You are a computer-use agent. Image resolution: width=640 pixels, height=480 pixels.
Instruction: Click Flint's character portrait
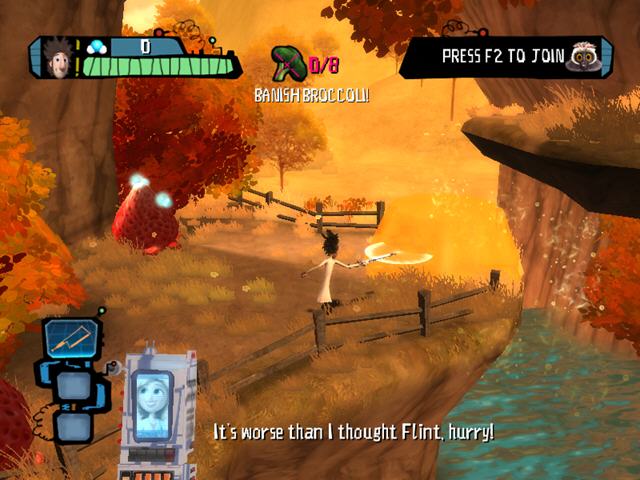tap(51, 59)
